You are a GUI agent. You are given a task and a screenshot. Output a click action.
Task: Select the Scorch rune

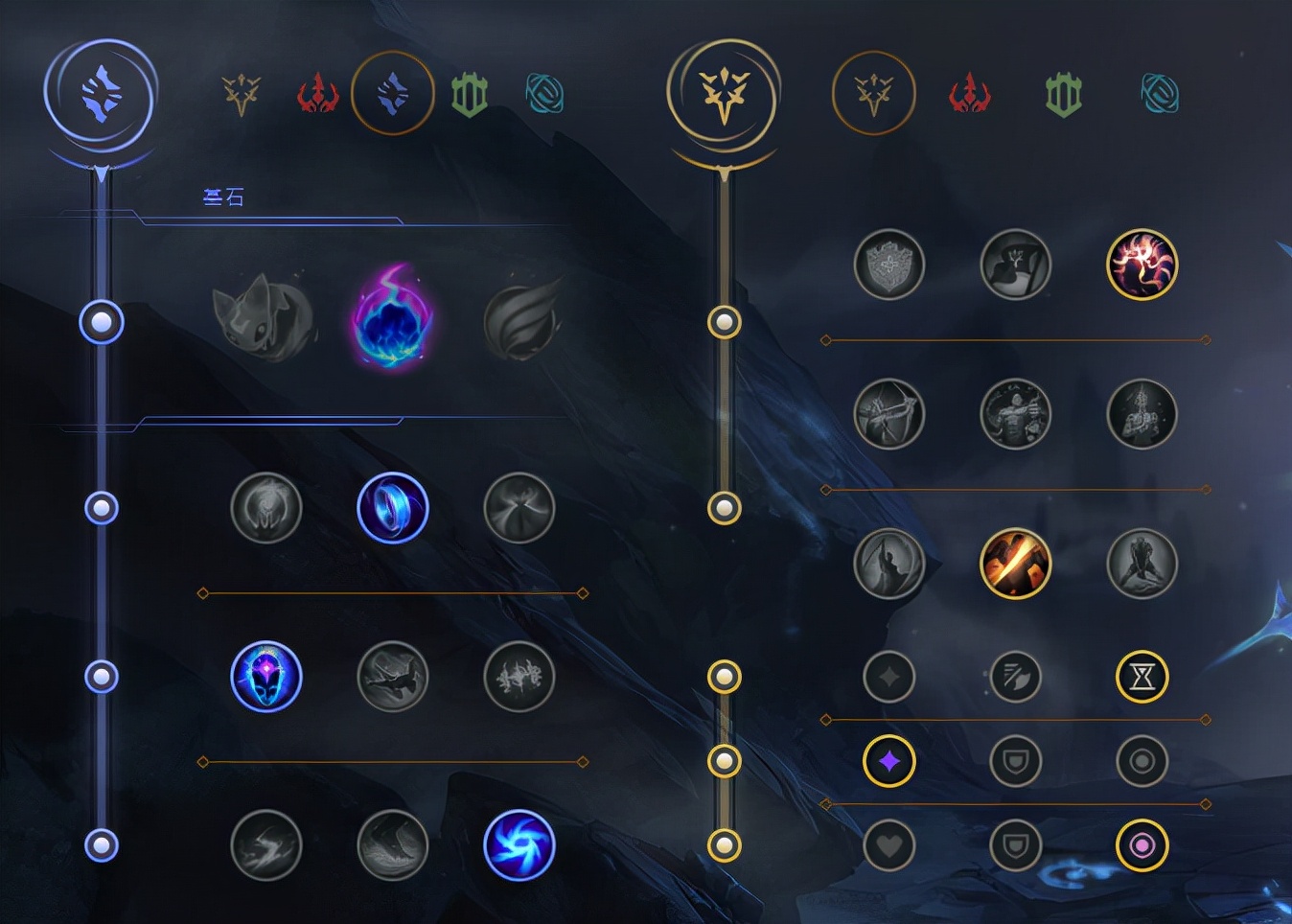266,845
